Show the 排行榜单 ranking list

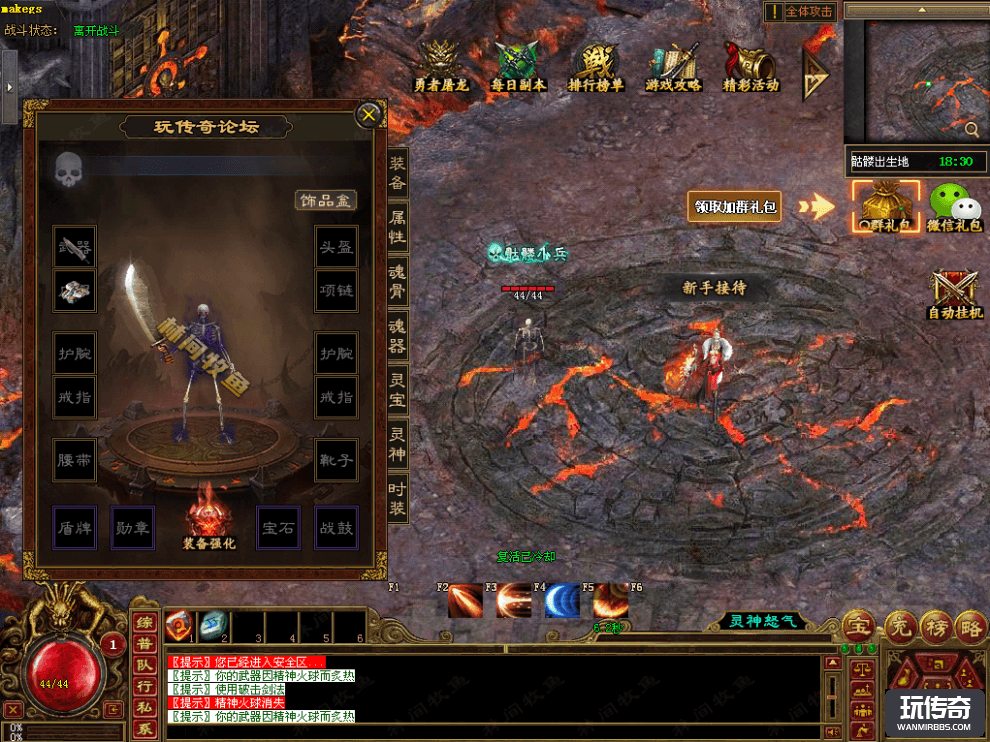pos(596,66)
